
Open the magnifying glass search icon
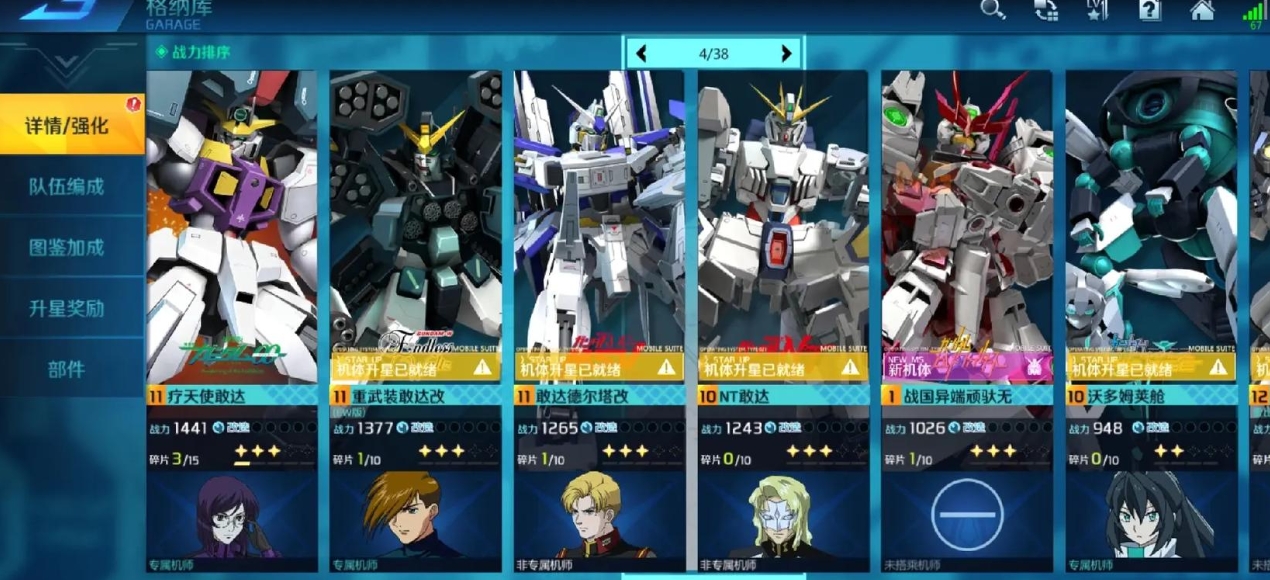pos(992,11)
